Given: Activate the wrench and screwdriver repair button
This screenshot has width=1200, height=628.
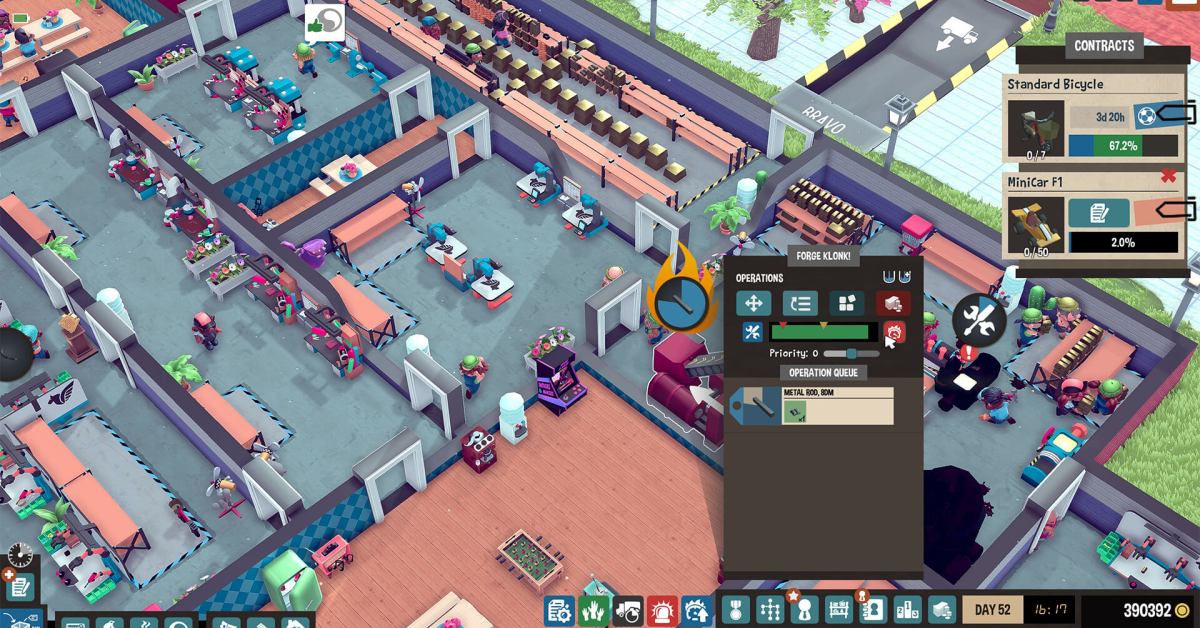Looking at the screenshot, I should tap(753, 332).
